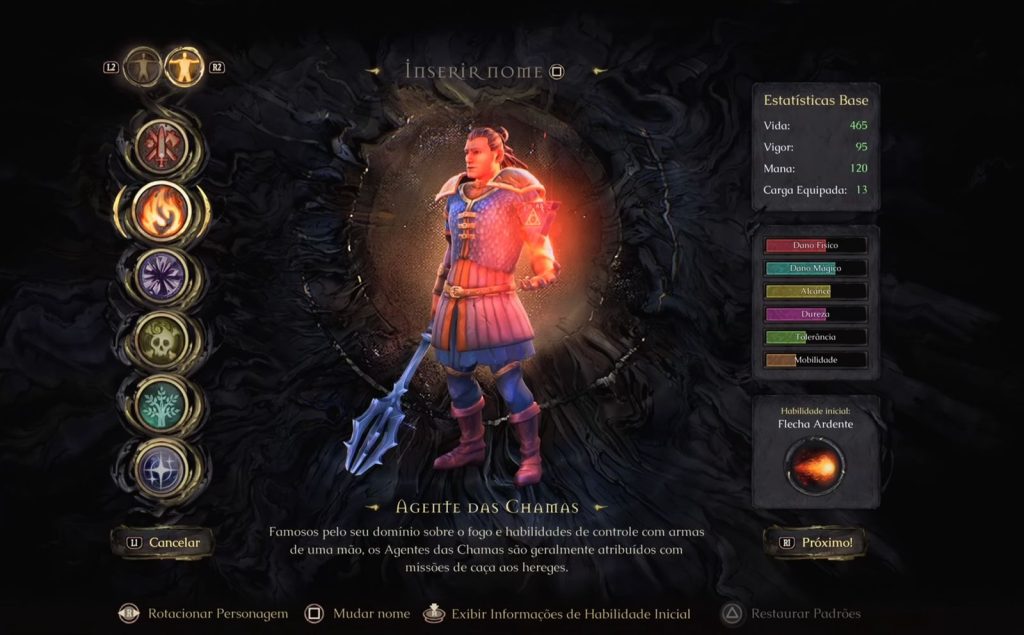The height and width of the screenshot is (635, 1024).
Task: Click Cancelar to leave character creation
Action: tap(164, 543)
